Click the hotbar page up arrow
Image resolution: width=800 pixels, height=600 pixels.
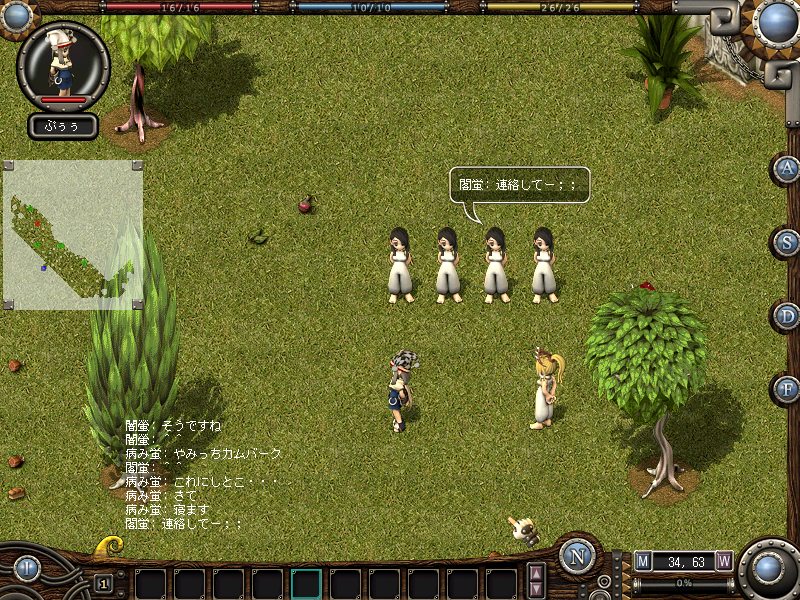[x=537, y=574]
